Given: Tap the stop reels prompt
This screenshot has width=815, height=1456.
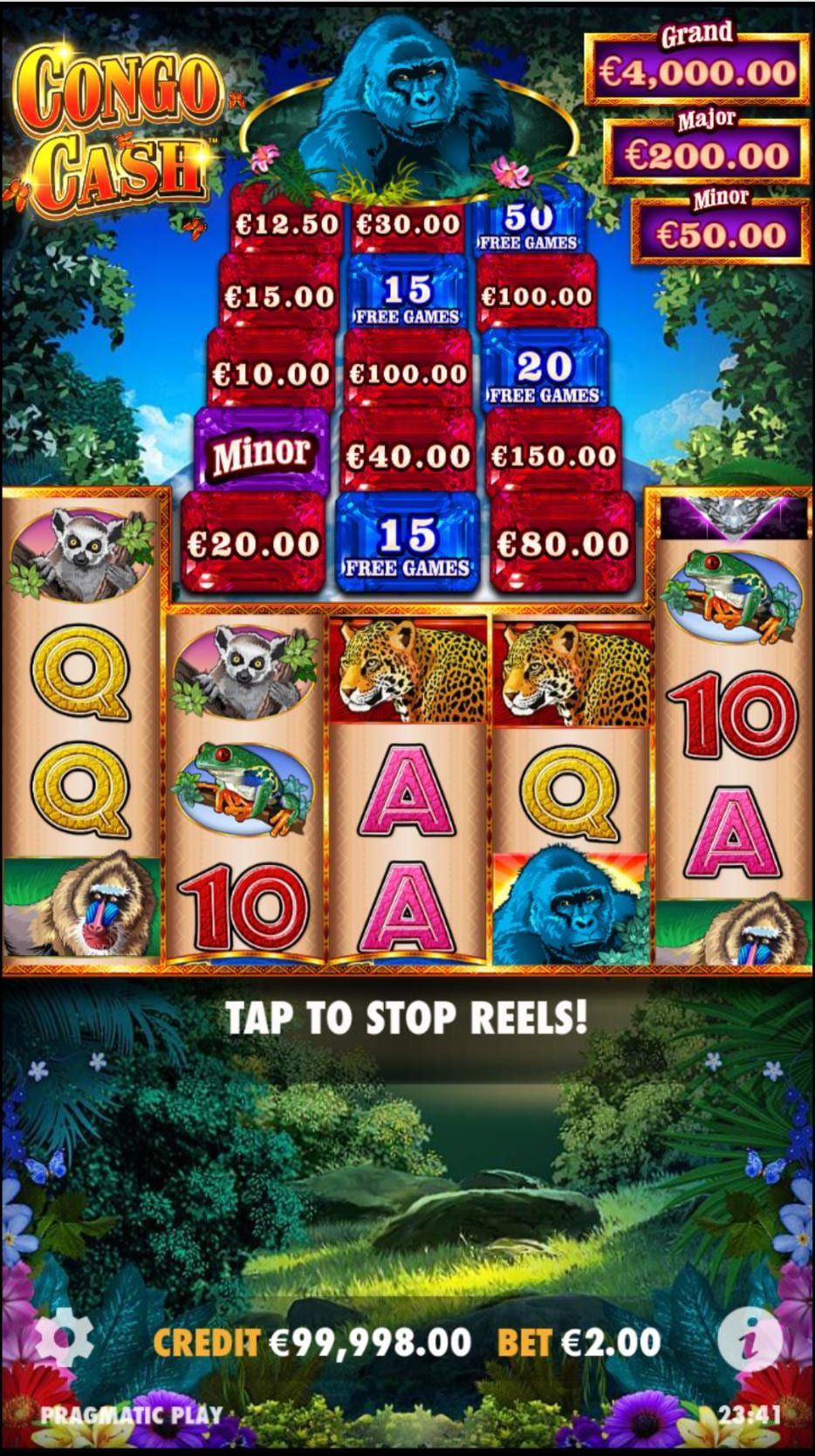Looking at the screenshot, I should tap(407, 1018).
